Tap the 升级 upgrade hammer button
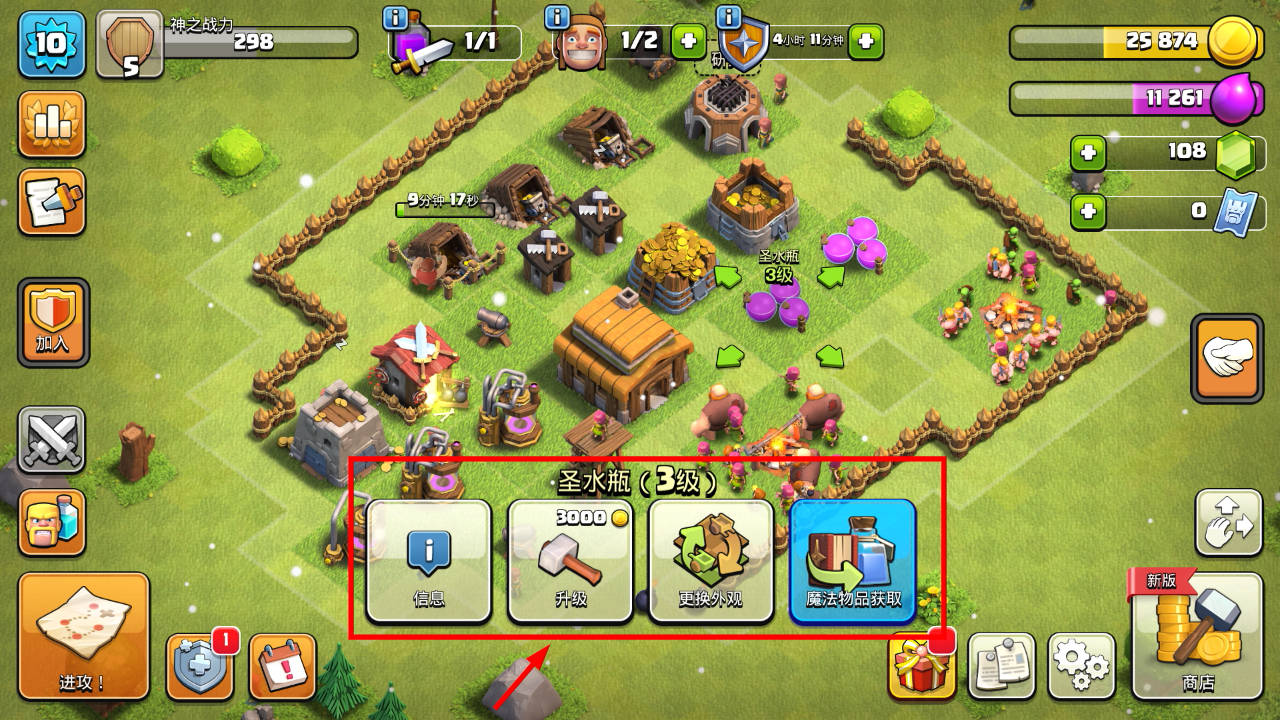Image resolution: width=1280 pixels, height=720 pixels. [570, 561]
